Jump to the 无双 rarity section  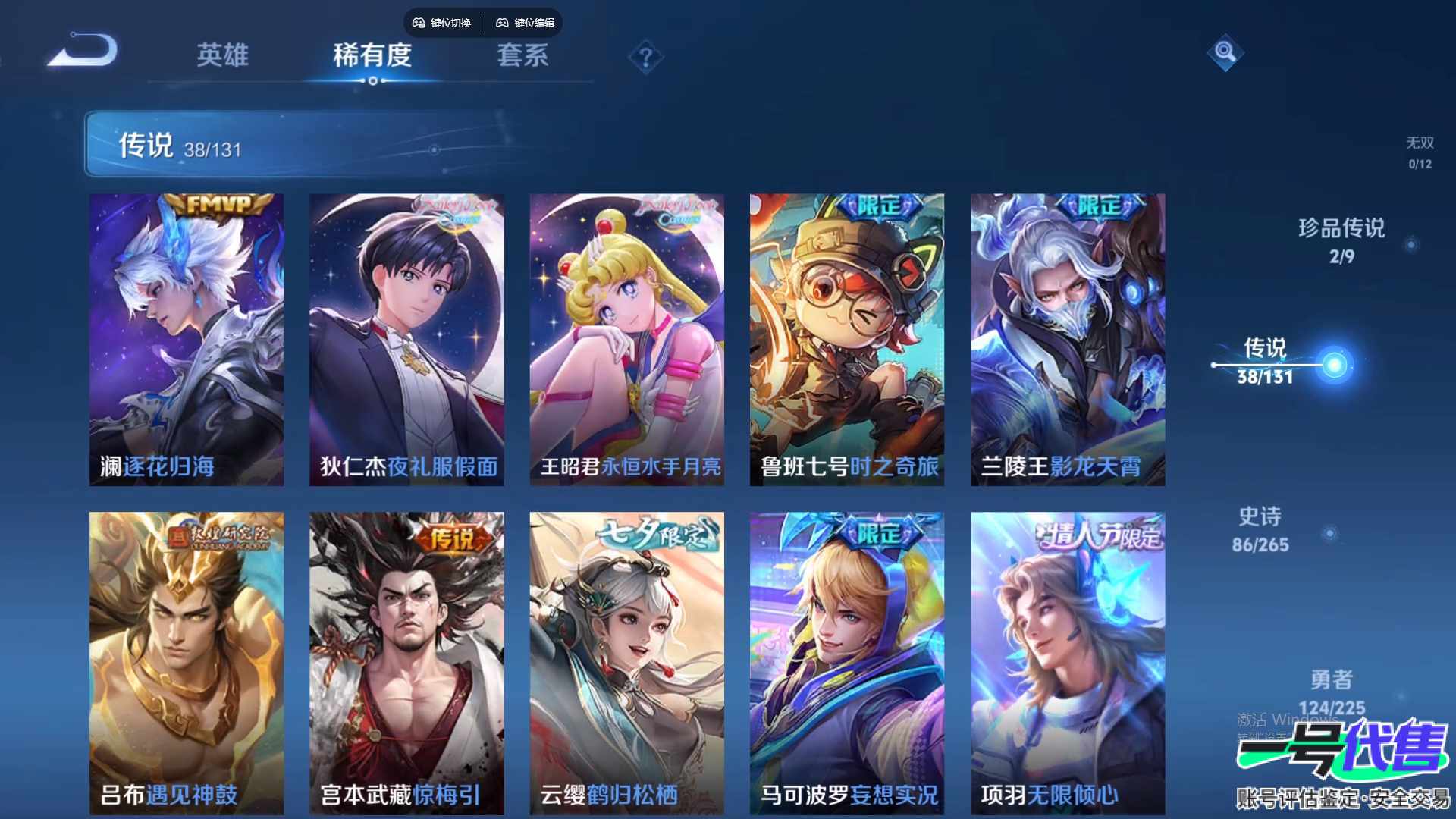point(1420,152)
